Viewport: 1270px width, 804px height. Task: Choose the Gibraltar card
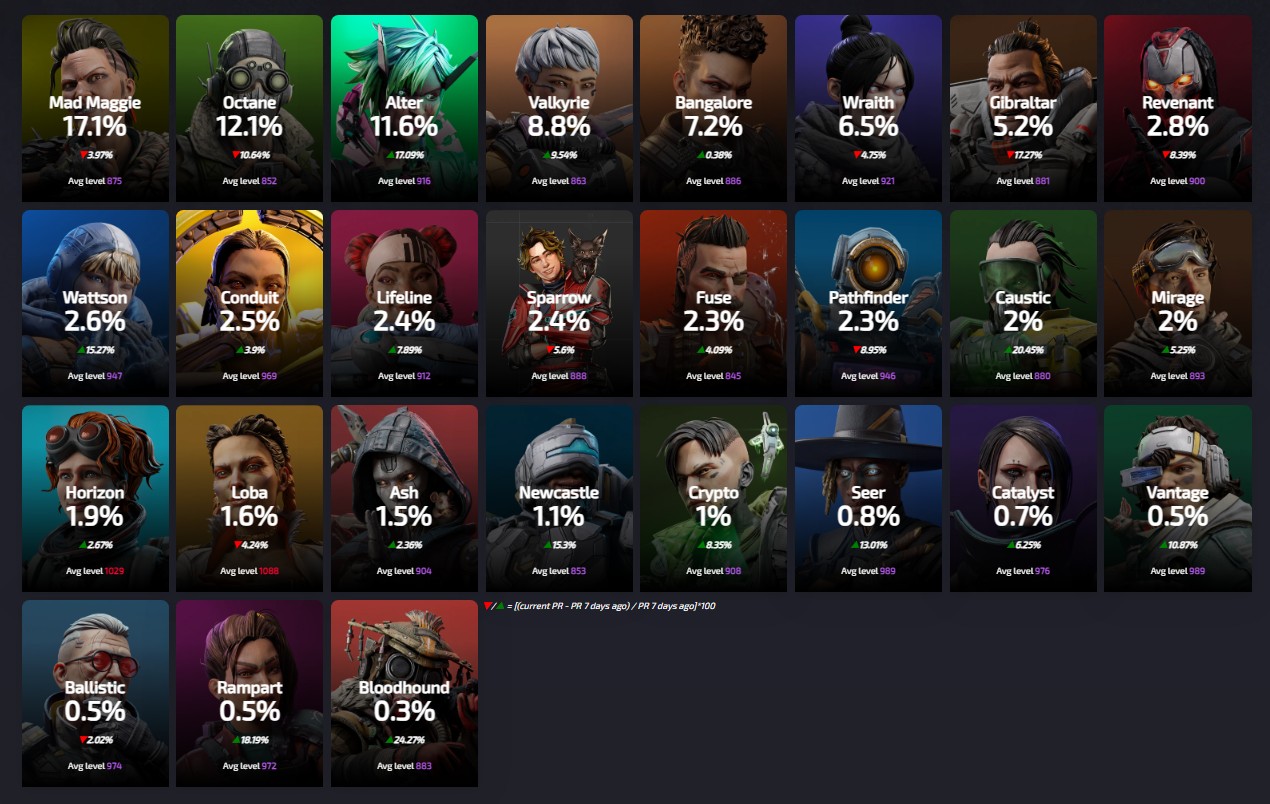point(1023,108)
